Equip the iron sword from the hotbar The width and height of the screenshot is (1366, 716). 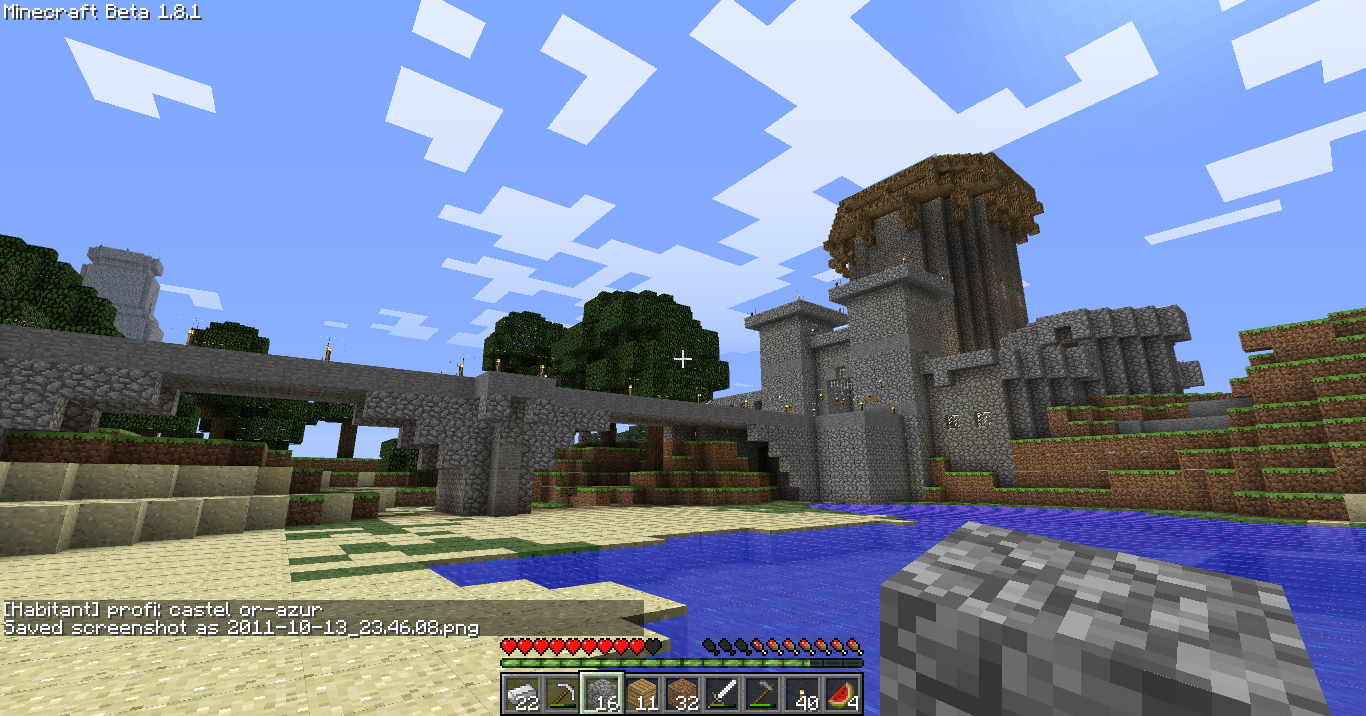(722, 694)
